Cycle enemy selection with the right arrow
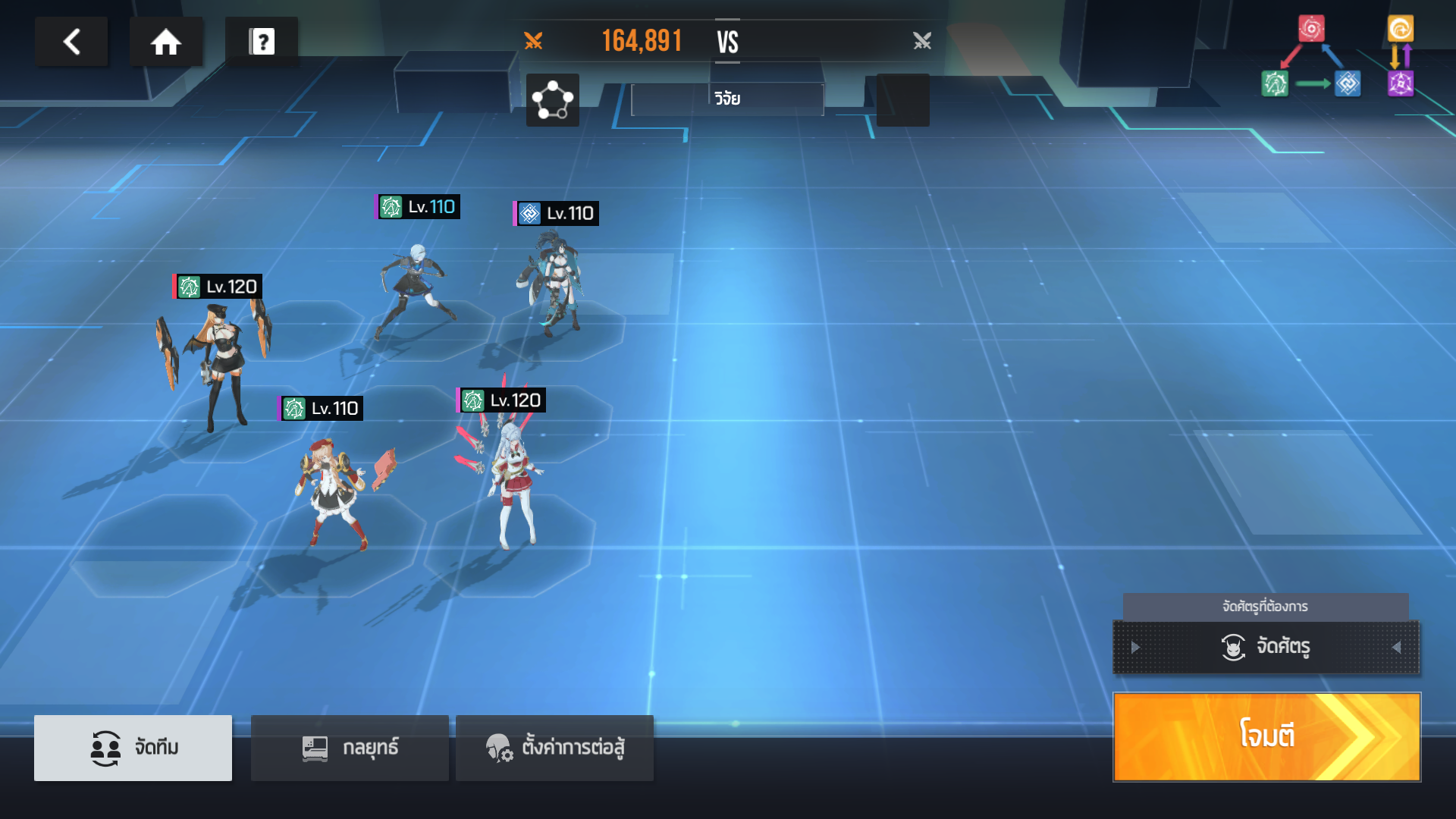The height and width of the screenshot is (819, 1456). tap(1396, 648)
